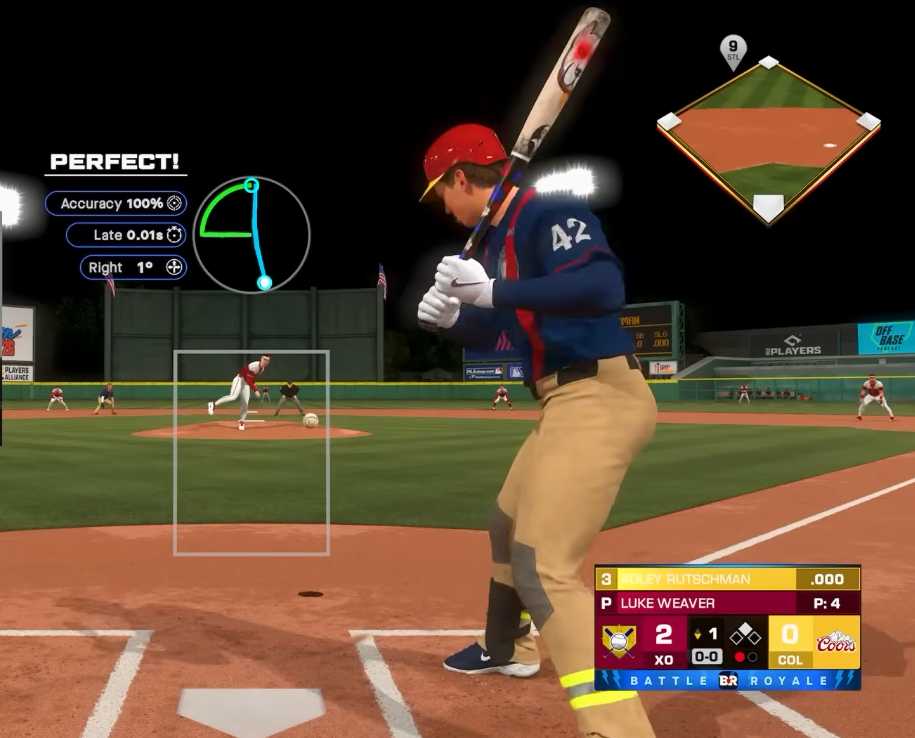This screenshot has height=738, width=915.
Task: Click the Coors COL team logo
Action: click(x=836, y=641)
